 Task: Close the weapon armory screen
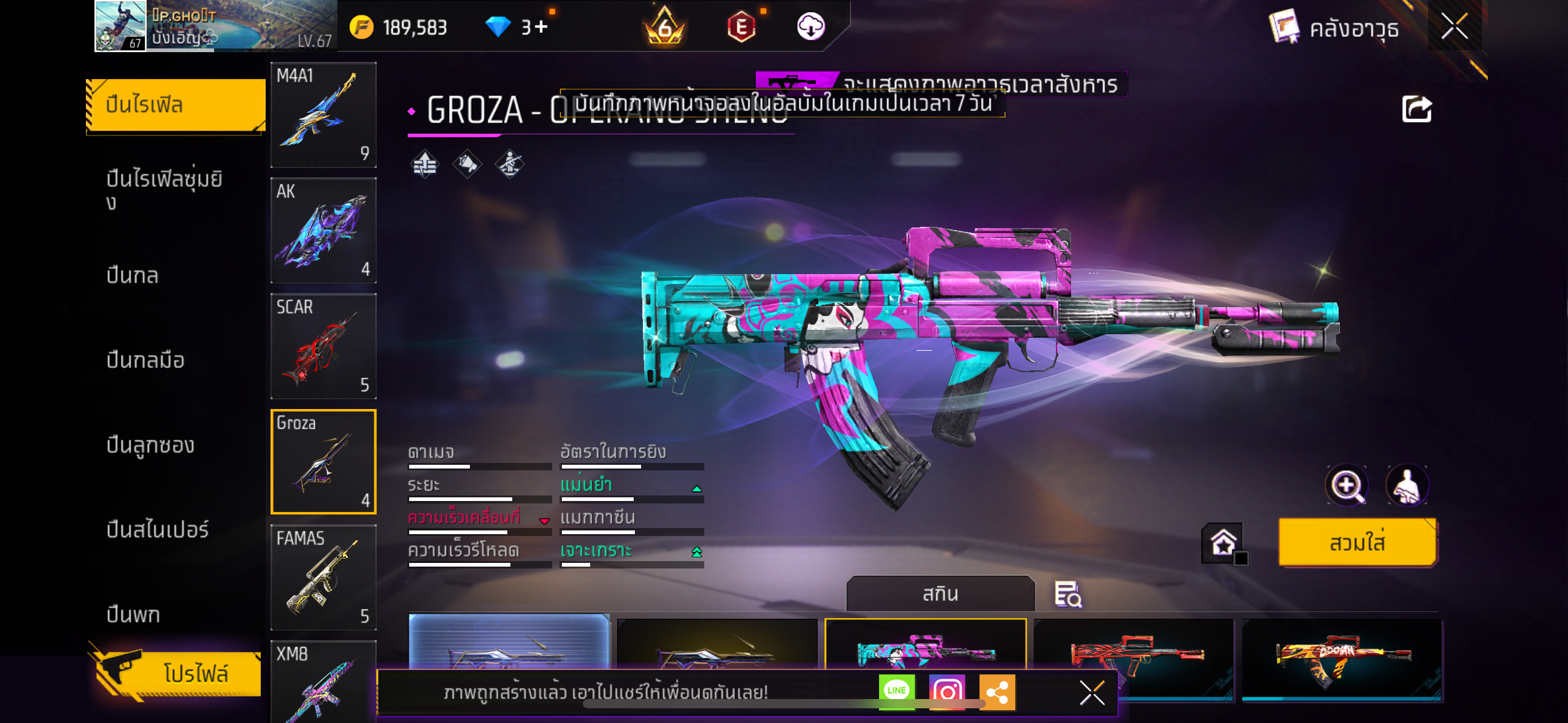pos(1455,26)
